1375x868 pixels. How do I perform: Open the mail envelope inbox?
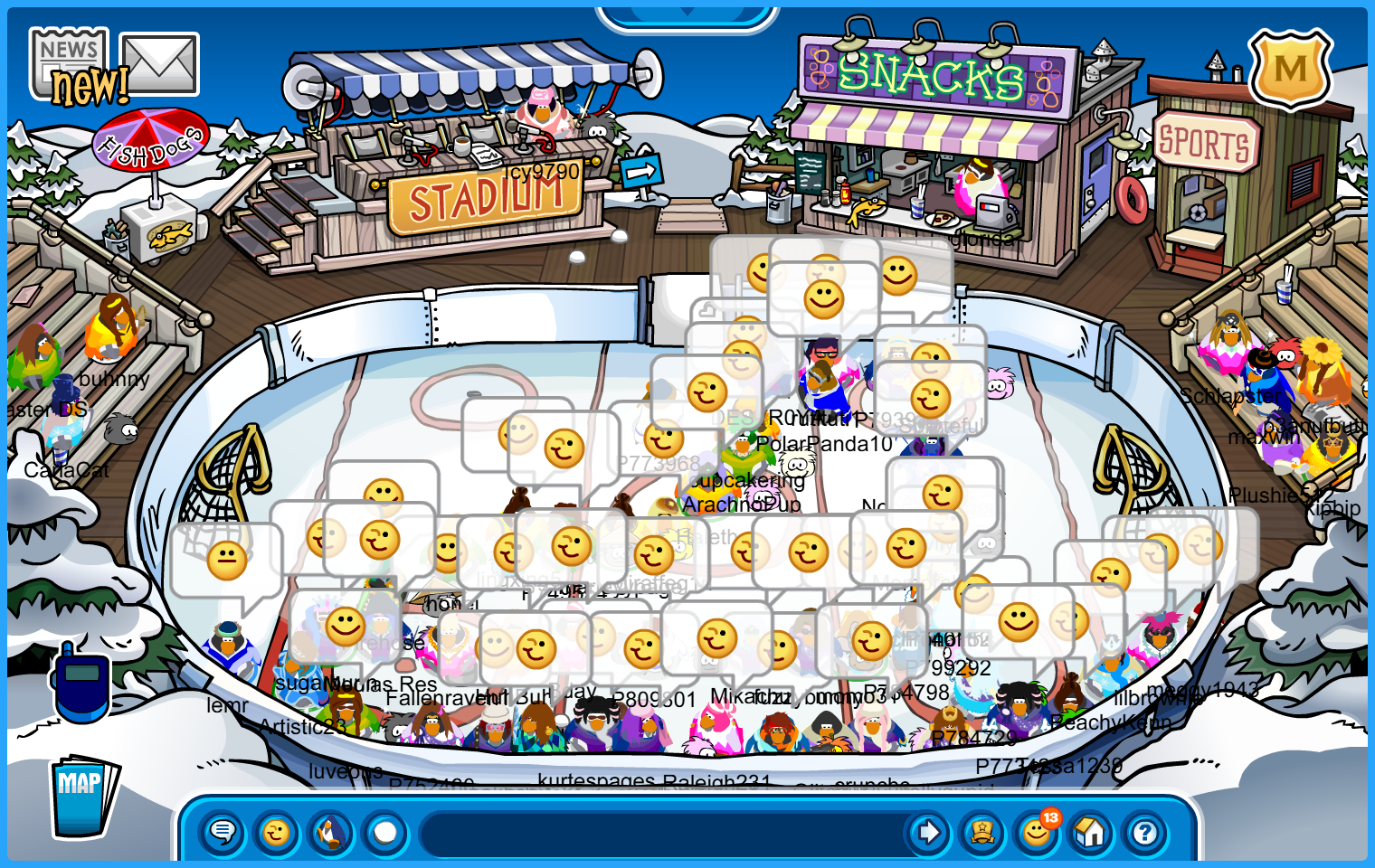[159, 63]
